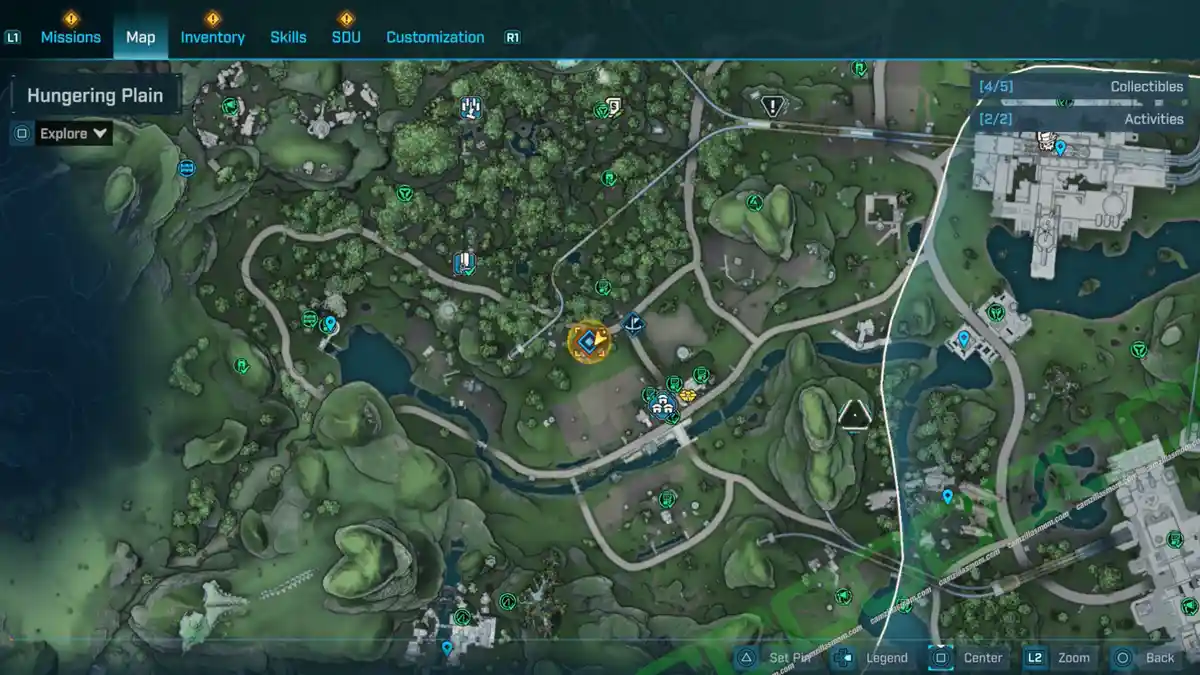Screen dimensions: 1200x675
Task: Switch to the Missions tab
Action: (70, 37)
